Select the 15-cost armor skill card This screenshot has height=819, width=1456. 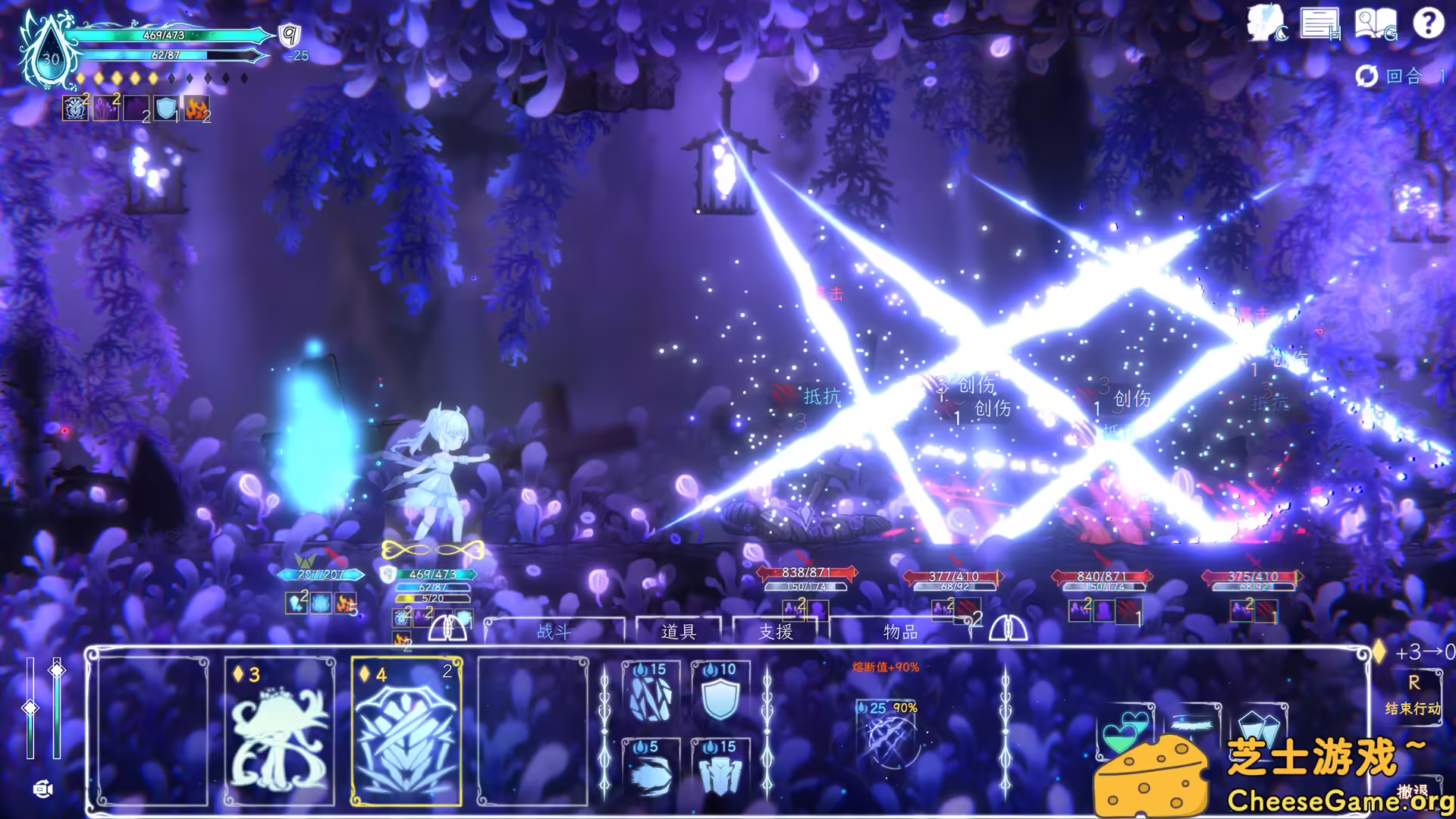pyautogui.click(x=722, y=770)
